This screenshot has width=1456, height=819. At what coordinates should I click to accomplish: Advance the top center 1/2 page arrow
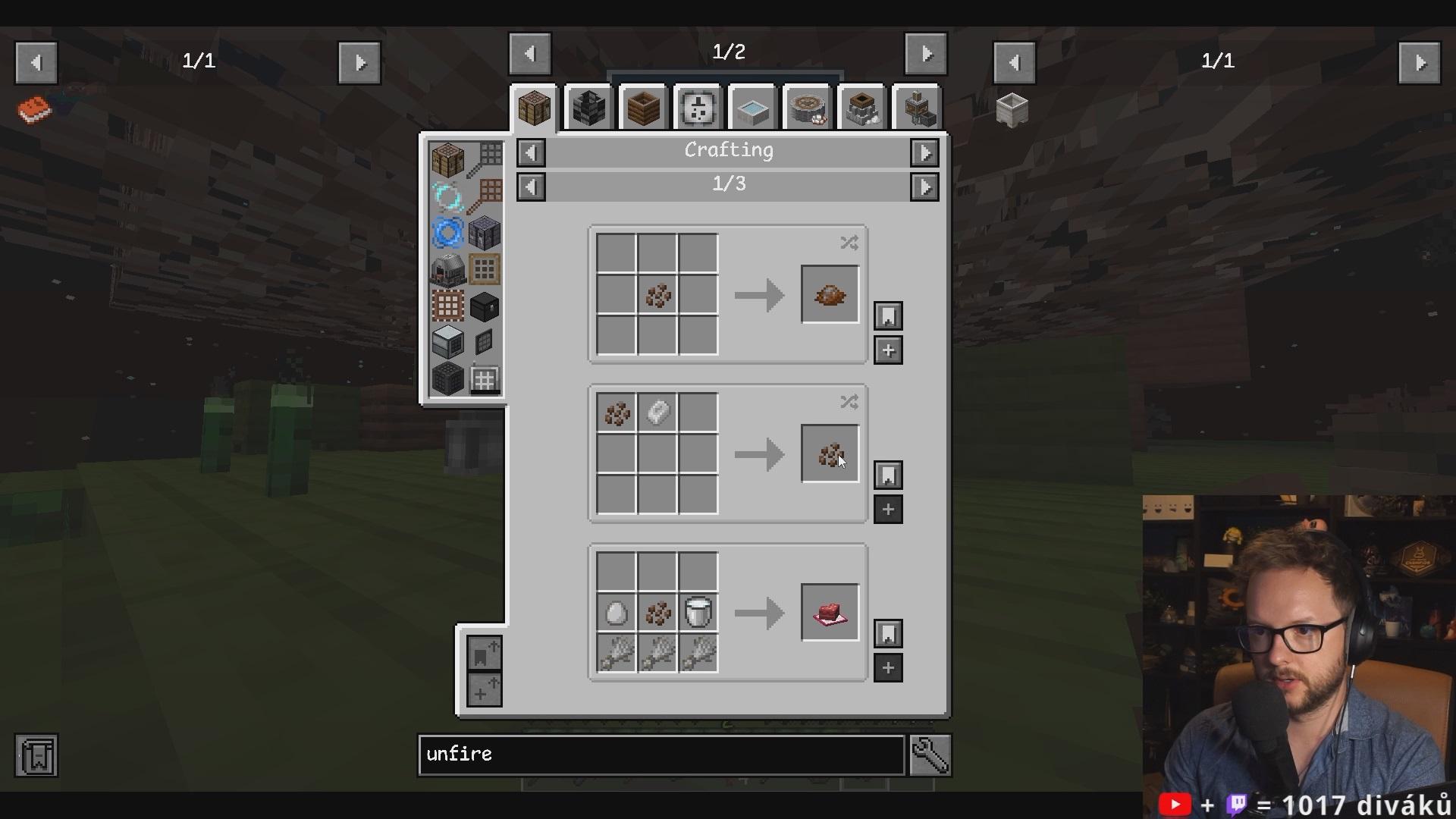tap(926, 54)
